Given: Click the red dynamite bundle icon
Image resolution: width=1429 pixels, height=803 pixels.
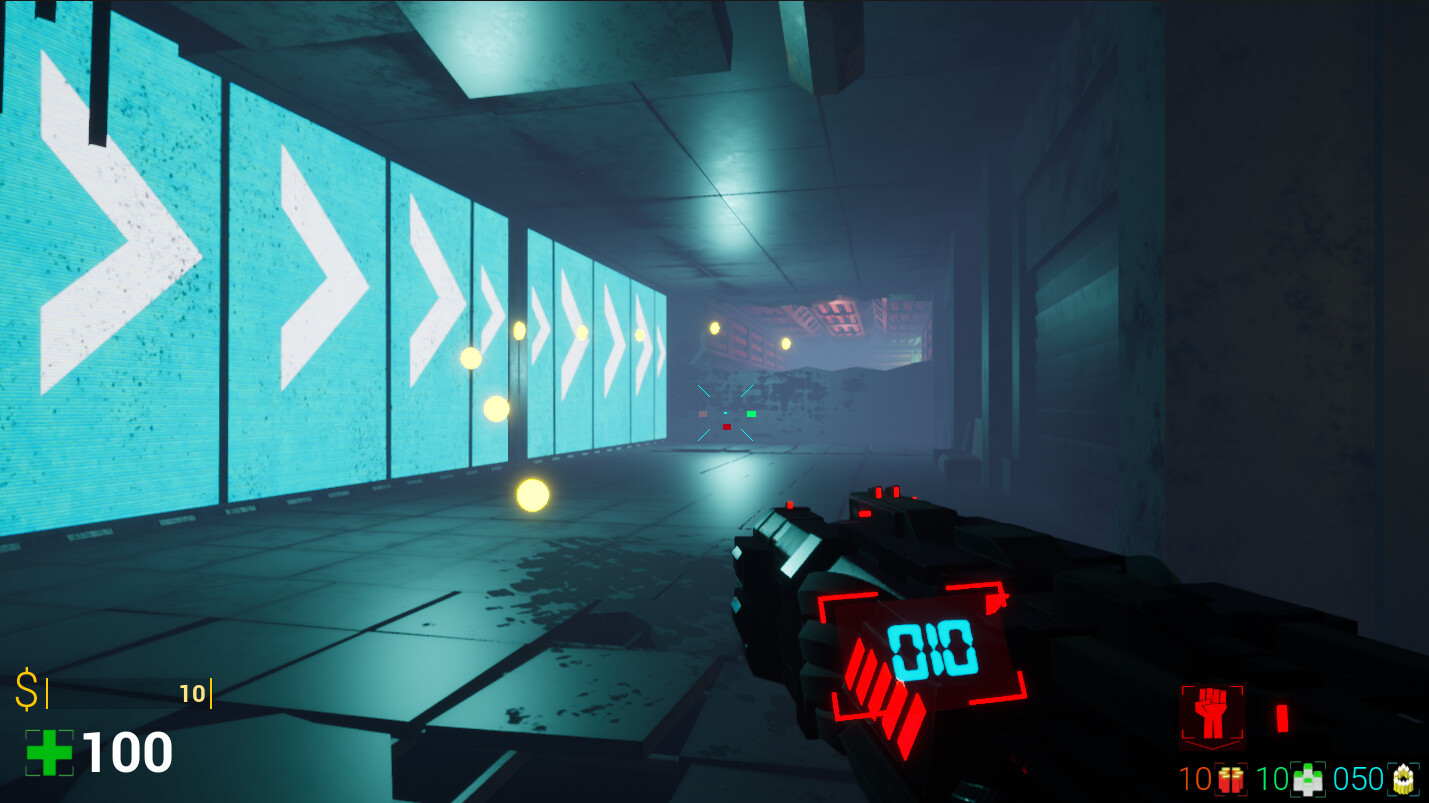Looking at the screenshot, I should tap(1230, 779).
